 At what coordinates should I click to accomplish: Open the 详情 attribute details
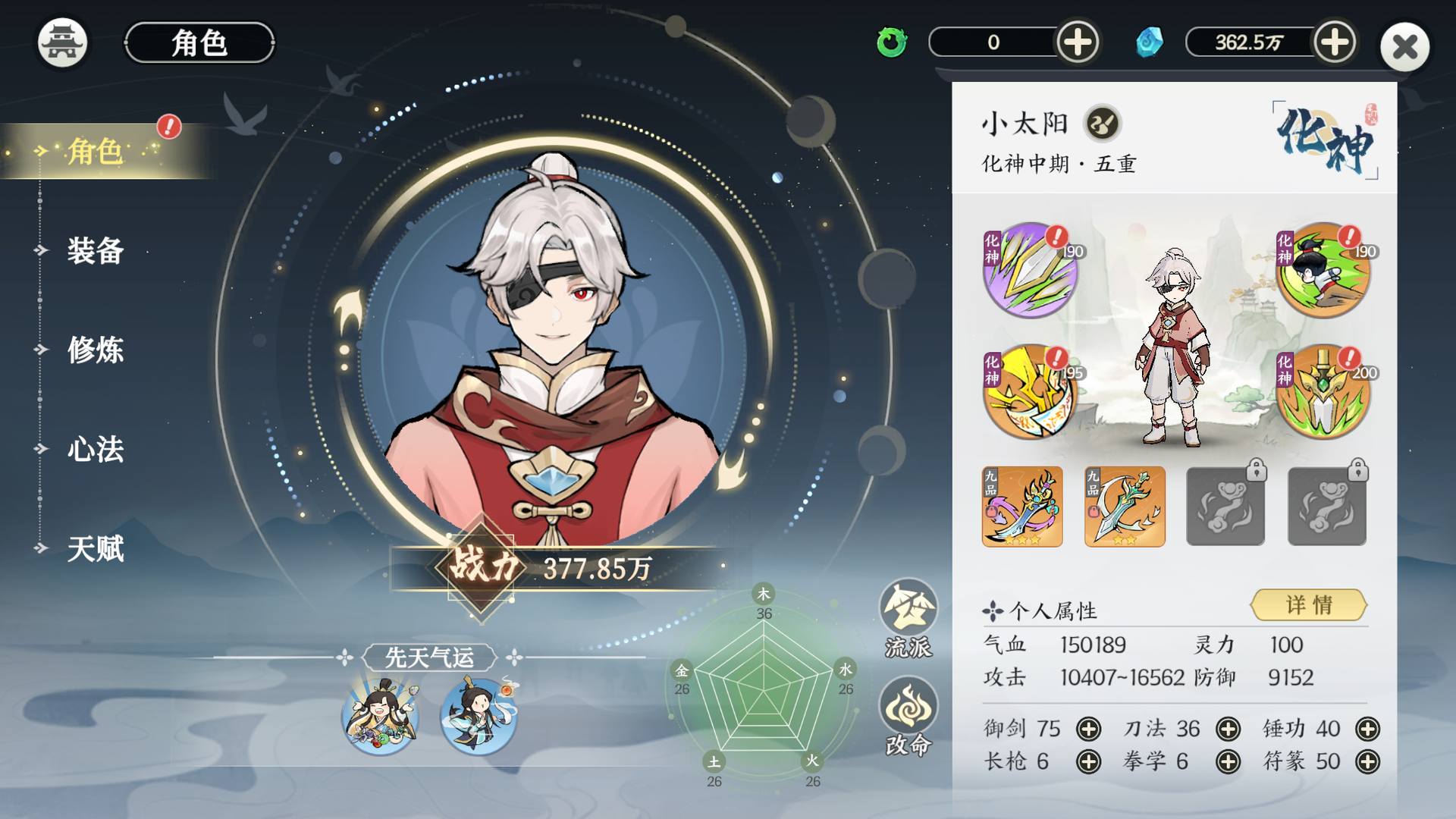1308,604
